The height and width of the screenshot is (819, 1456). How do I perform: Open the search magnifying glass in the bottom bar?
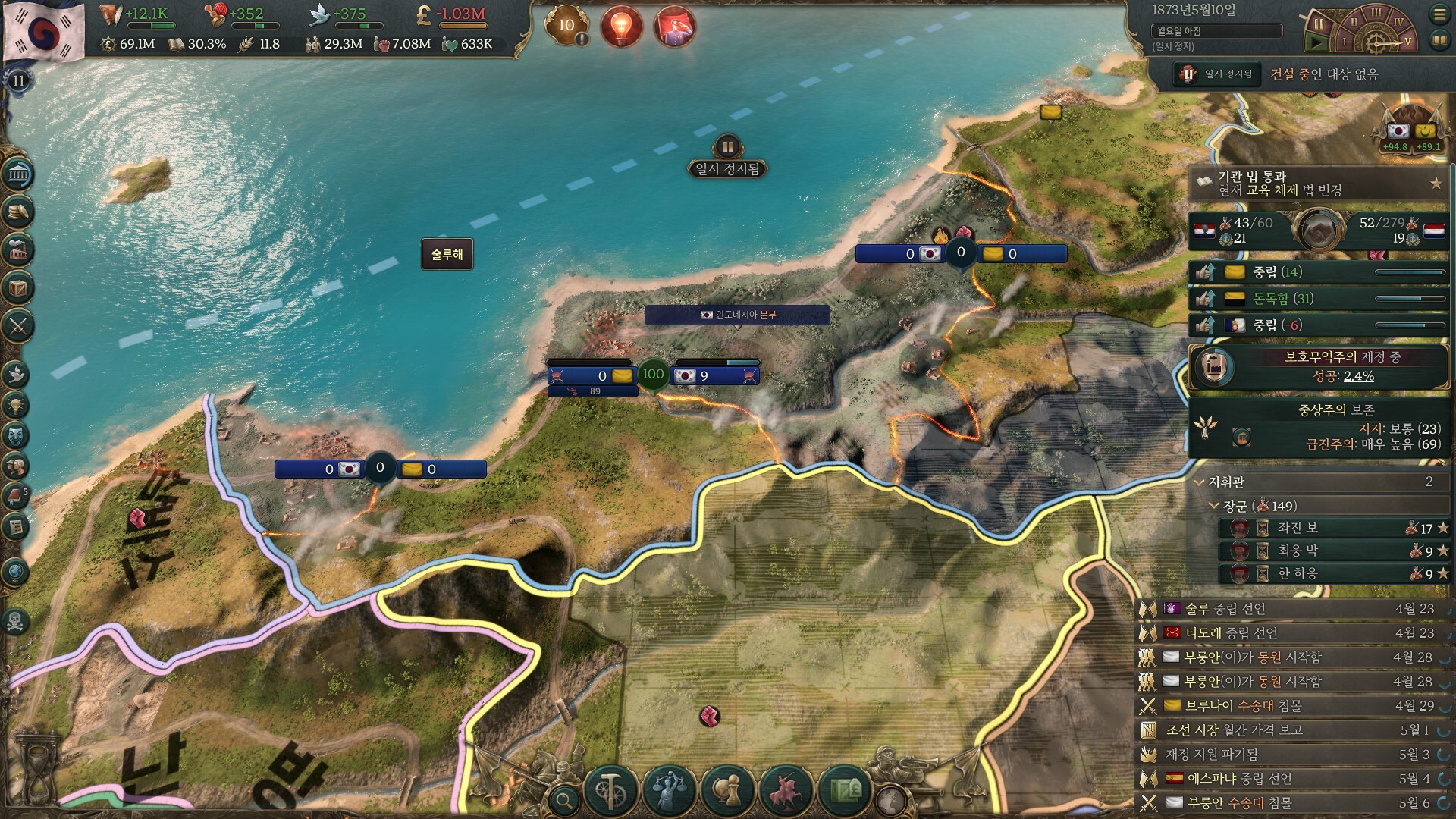pyautogui.click(x=563, y=799)
